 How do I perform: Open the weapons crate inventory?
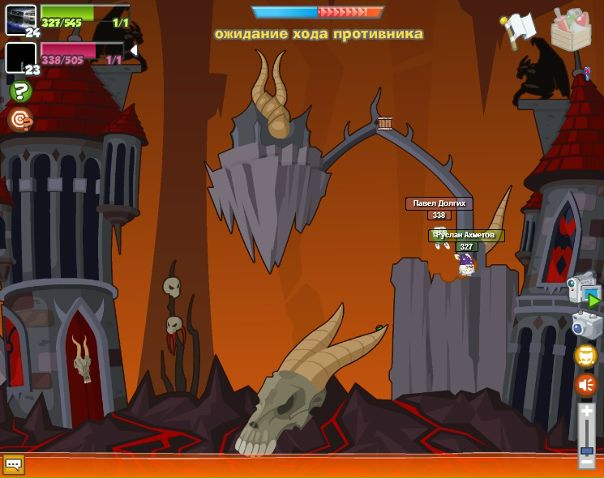[x=572, y=28]
